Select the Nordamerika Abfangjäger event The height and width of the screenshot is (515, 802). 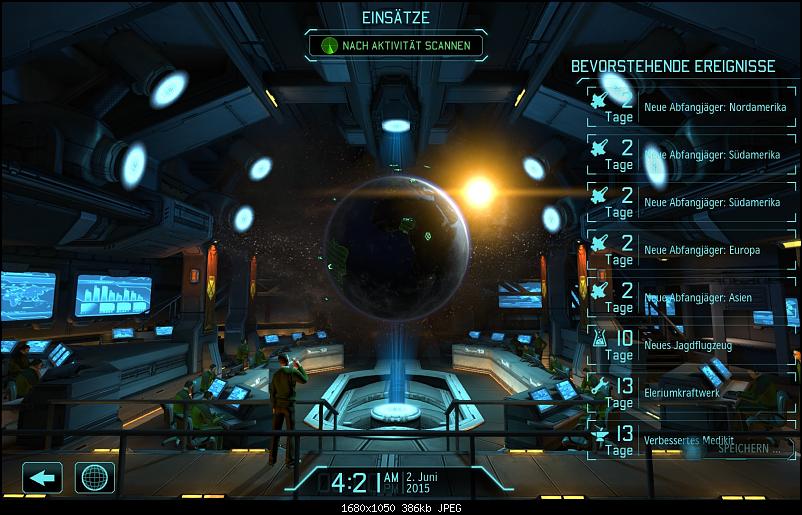(690, 107)
